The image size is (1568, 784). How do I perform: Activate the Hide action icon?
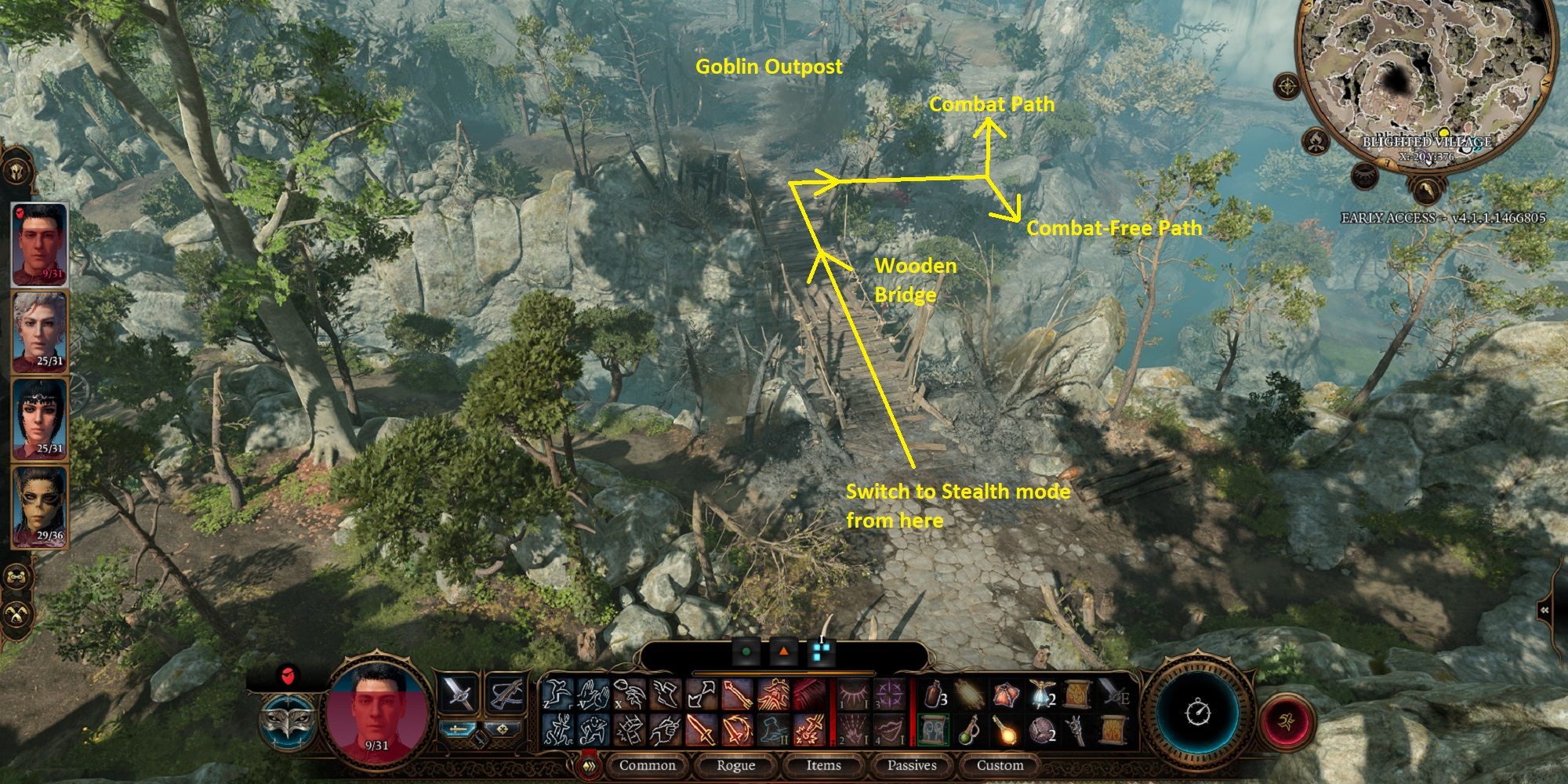(x=593, y=732)
